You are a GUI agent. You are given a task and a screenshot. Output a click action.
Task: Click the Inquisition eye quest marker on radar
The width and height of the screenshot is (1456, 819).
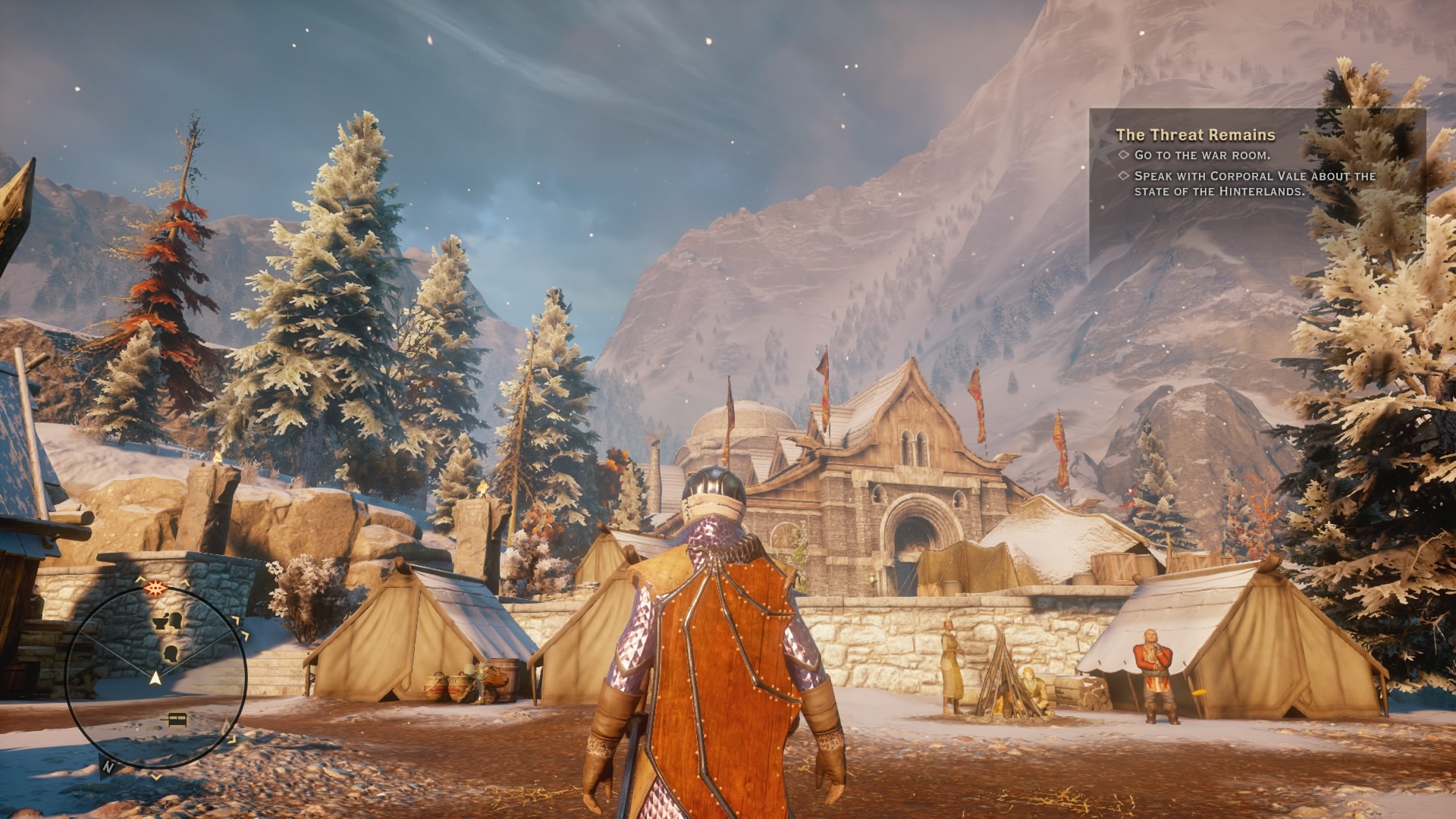pyautogui.click(x=157, y=587)
